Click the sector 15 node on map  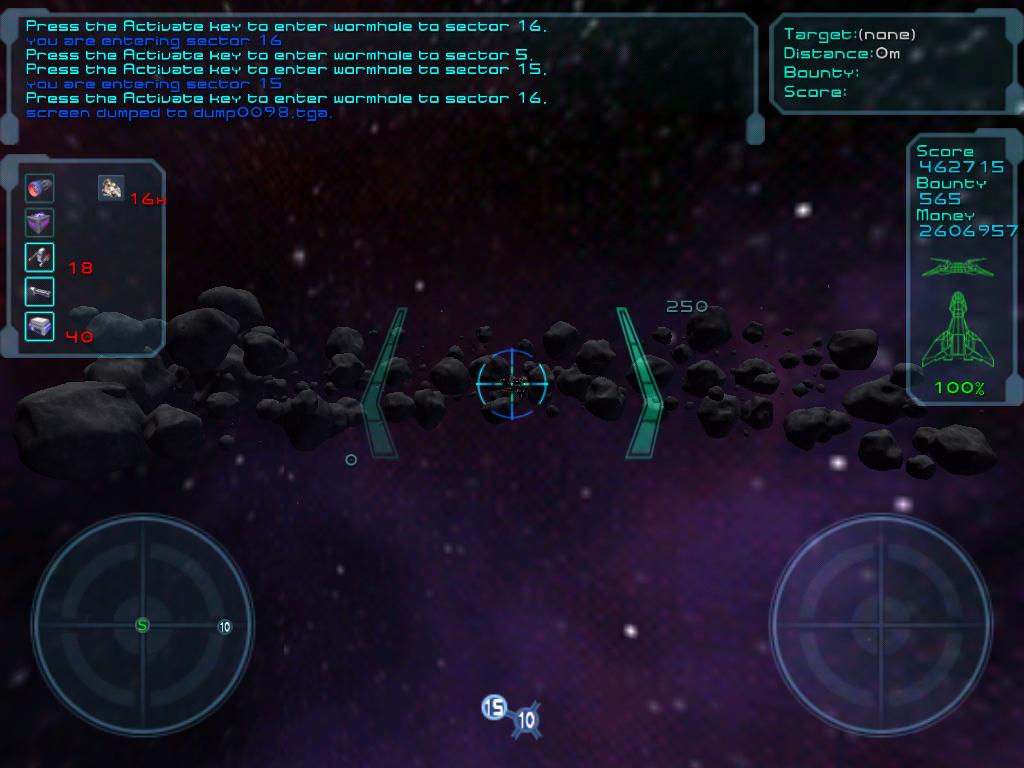pos(494,708)
